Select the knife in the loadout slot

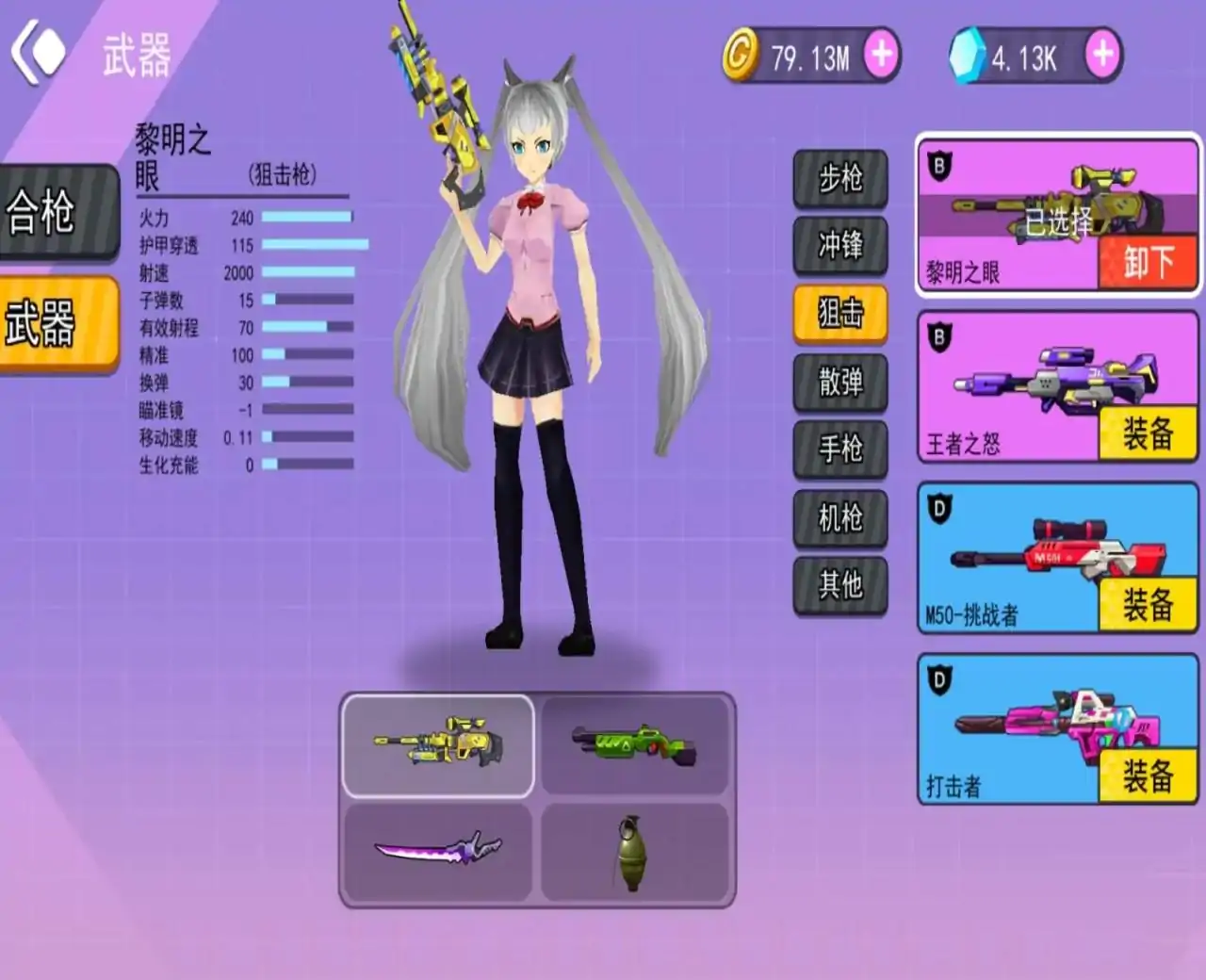437,850
